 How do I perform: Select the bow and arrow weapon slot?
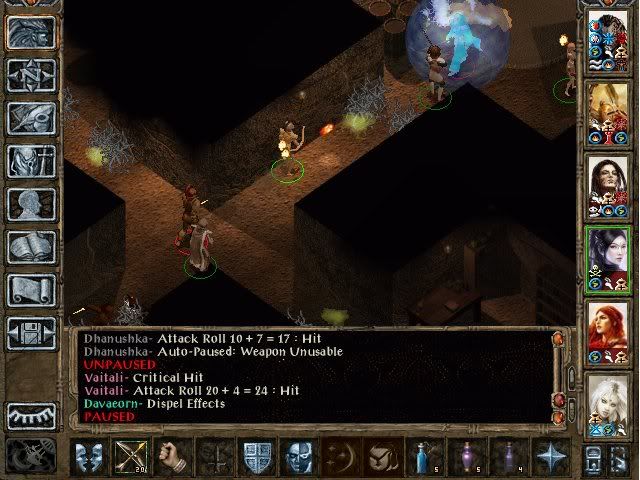pyautogui.click(x=129, y=456)
